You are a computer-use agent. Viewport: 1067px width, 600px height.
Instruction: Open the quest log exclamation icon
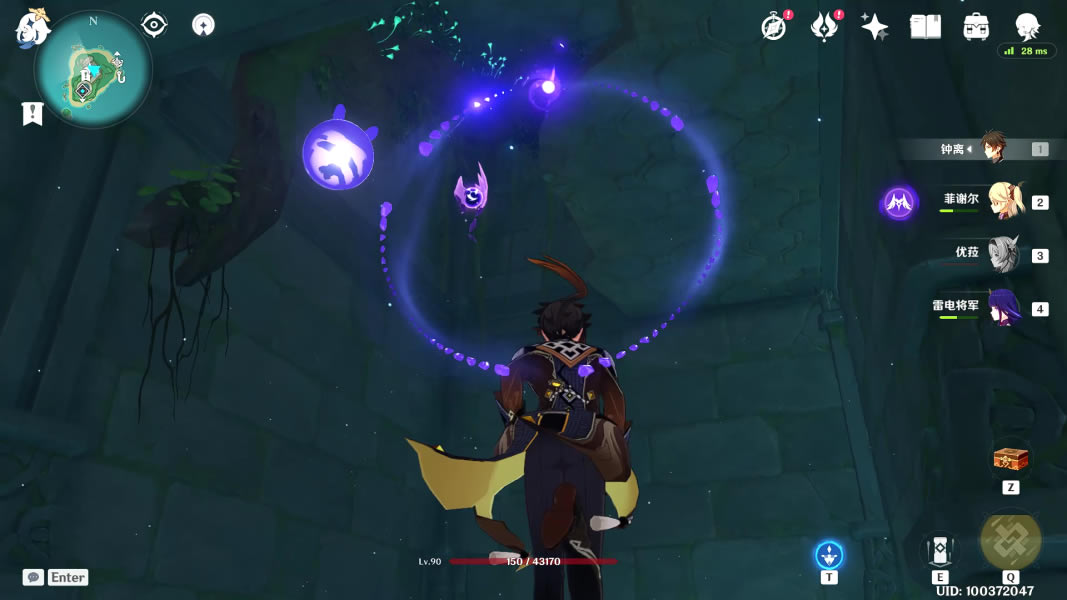[32, 114]
